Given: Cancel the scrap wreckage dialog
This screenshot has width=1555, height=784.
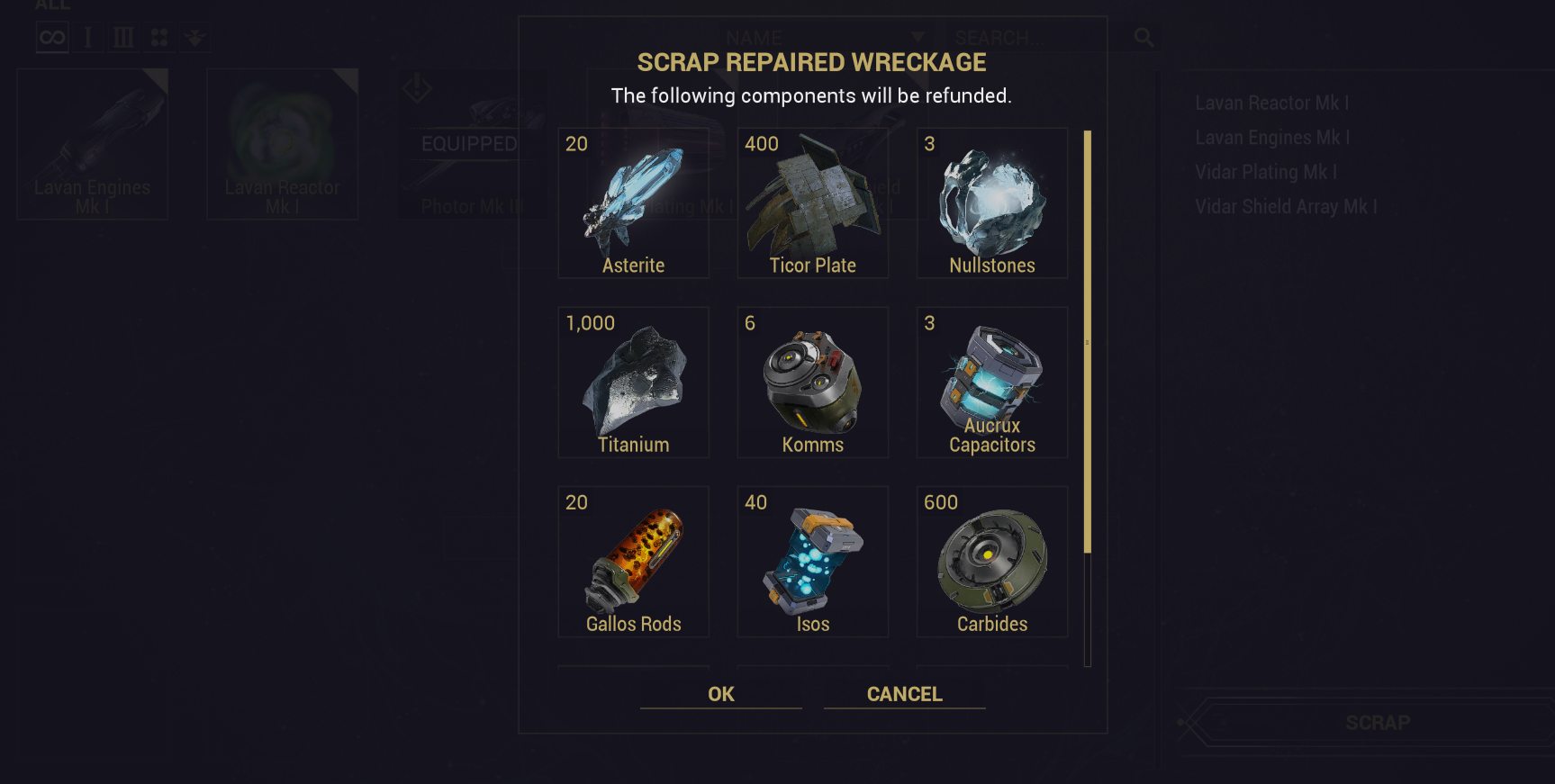Looking at the screenshot, I should 904,694.
